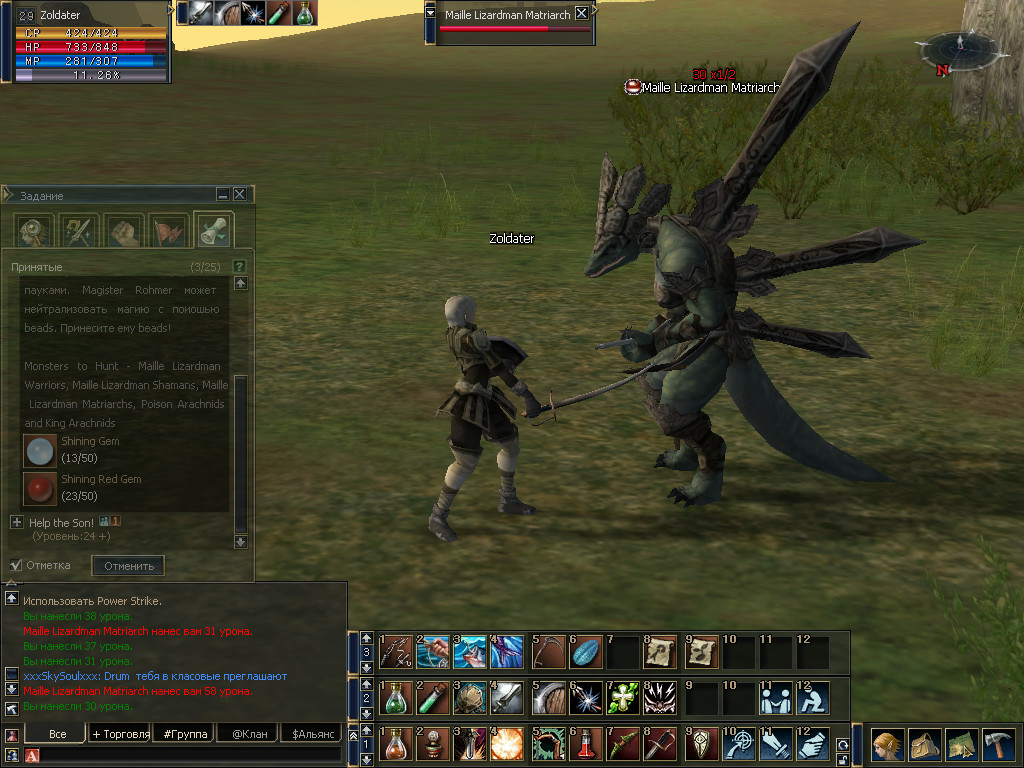Open the system menu hammer button
Image resolution: width=1024 pixels, height=768 pixels.
(x=998, y=745)
